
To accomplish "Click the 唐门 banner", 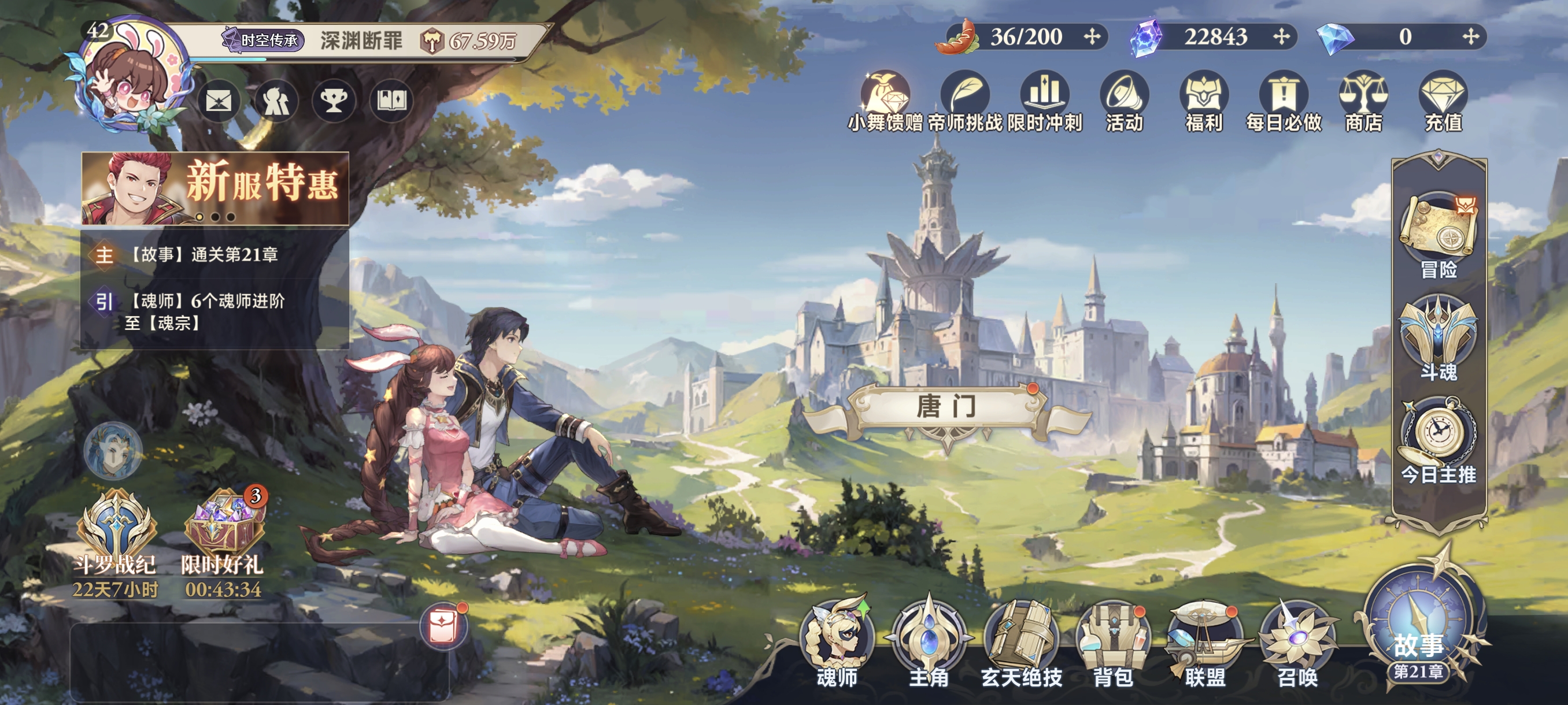I will (946, 407).
